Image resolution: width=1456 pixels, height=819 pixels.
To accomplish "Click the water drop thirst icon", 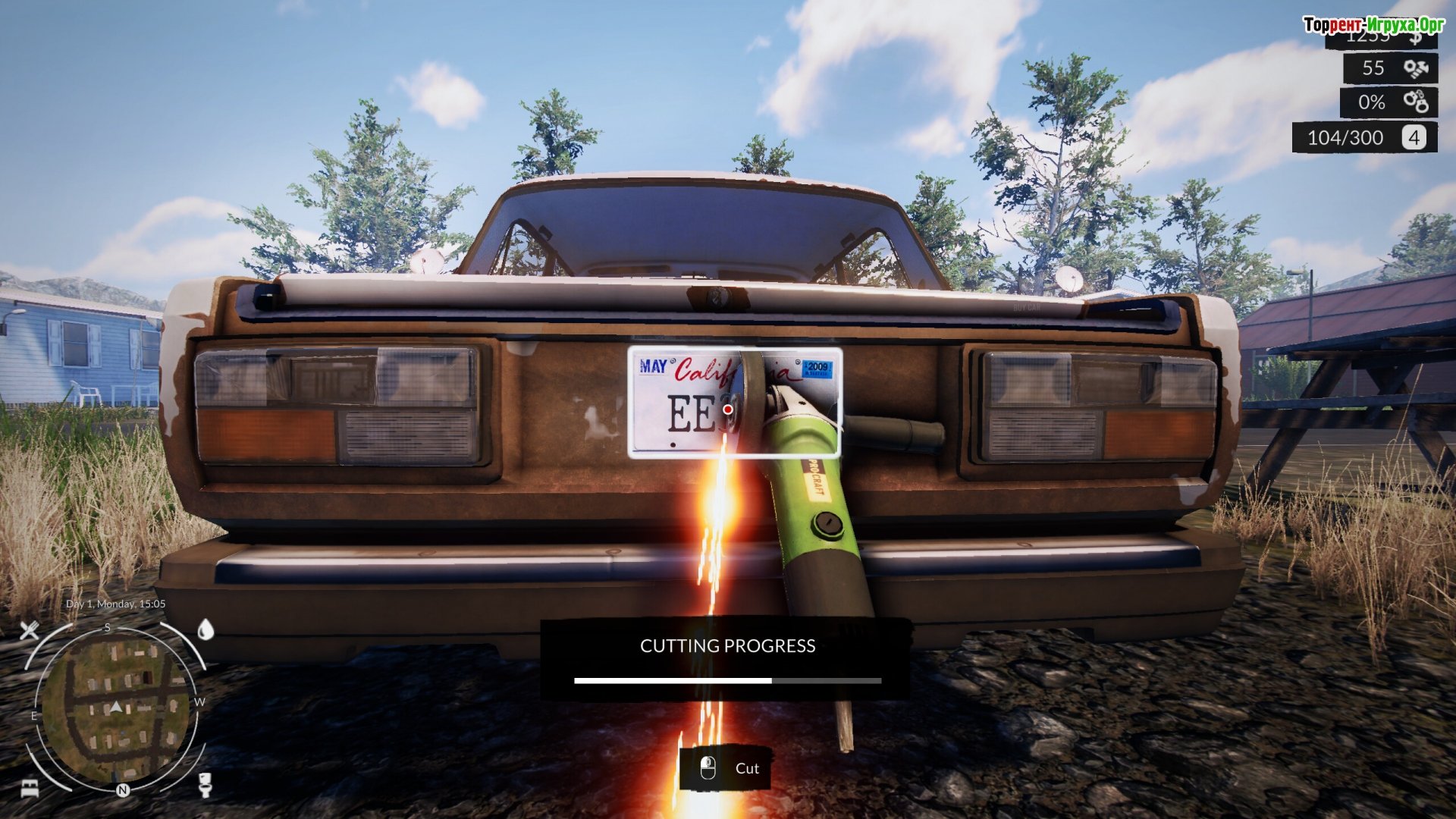I will 206,629.
